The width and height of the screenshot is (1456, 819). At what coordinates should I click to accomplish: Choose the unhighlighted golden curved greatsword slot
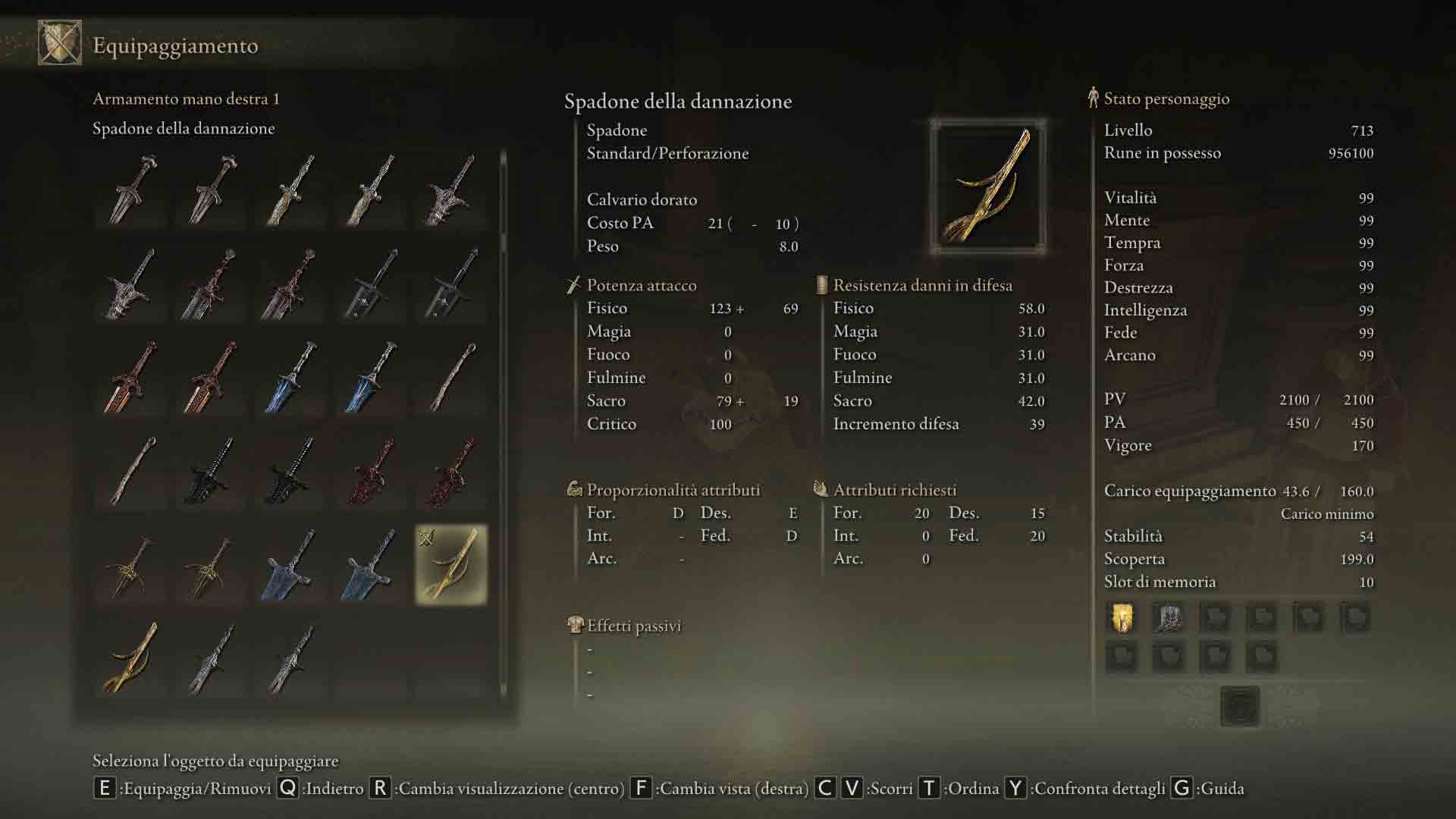point(130,657)
